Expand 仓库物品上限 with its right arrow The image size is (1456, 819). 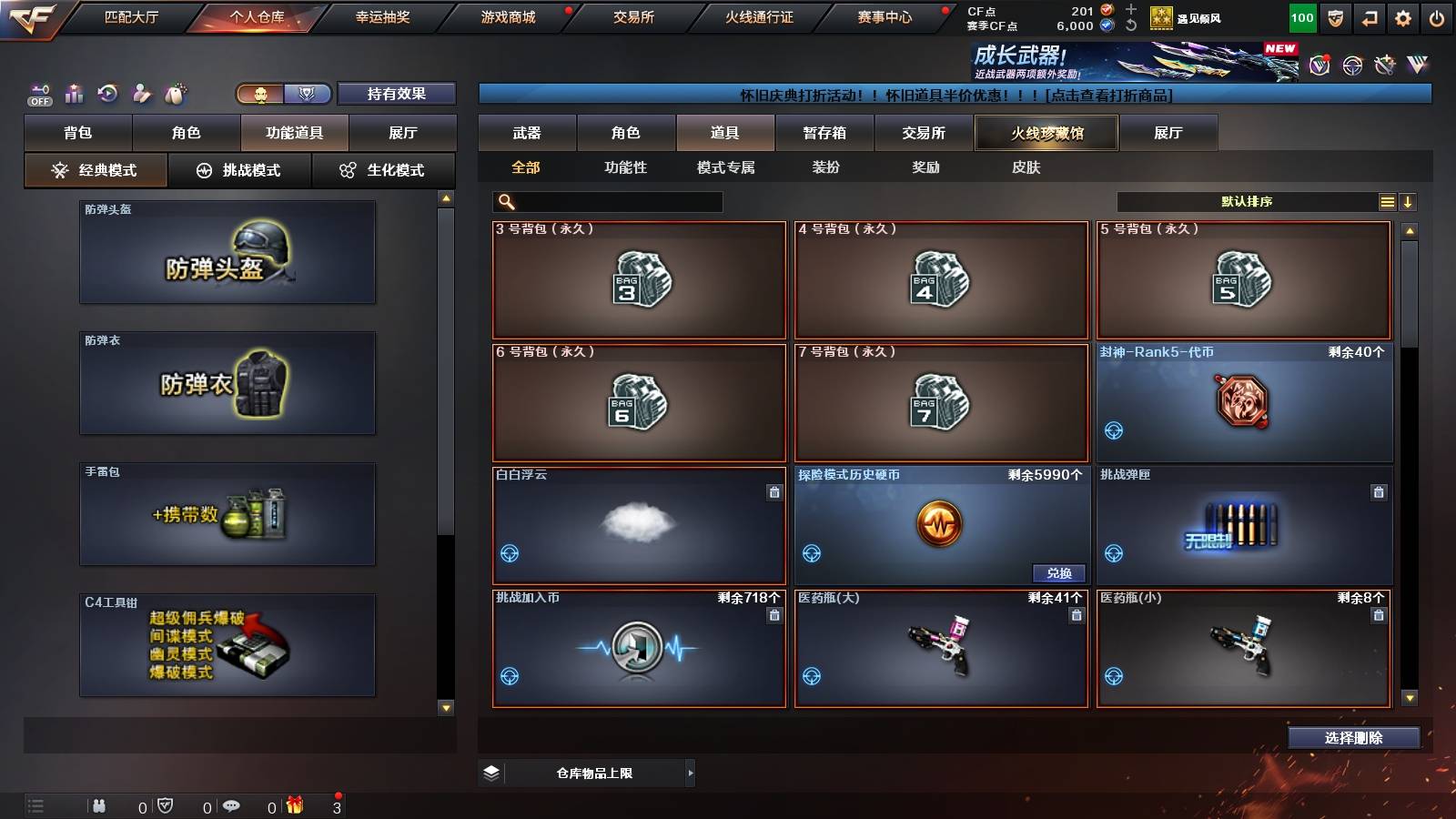pos(690,773)
